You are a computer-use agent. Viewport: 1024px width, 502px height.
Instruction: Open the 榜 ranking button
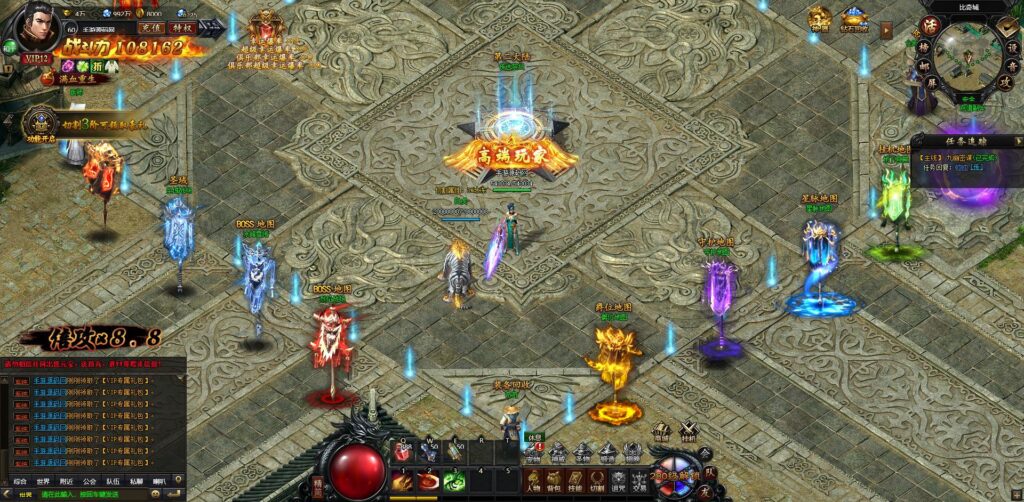(x=923, y=47)
